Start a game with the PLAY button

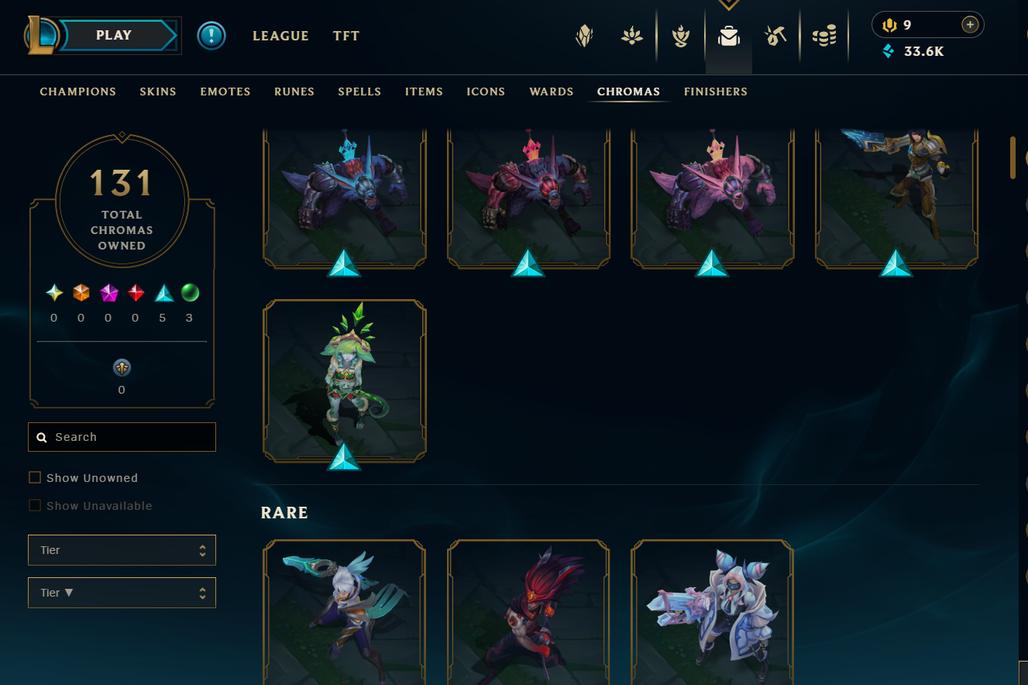[x=114, y=36]
